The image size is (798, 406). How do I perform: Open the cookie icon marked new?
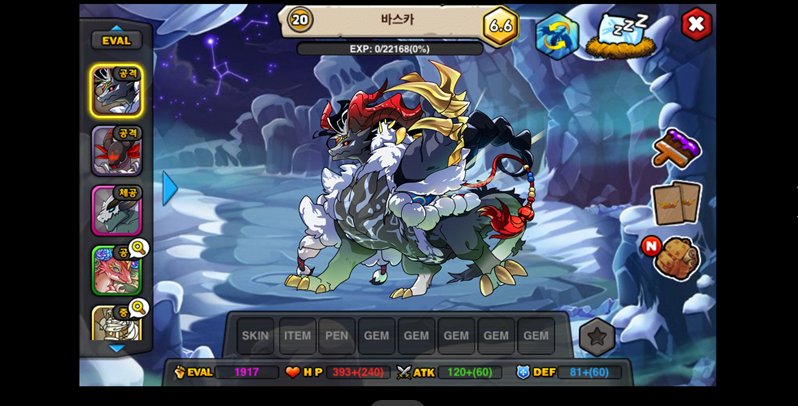pos(676,258)
